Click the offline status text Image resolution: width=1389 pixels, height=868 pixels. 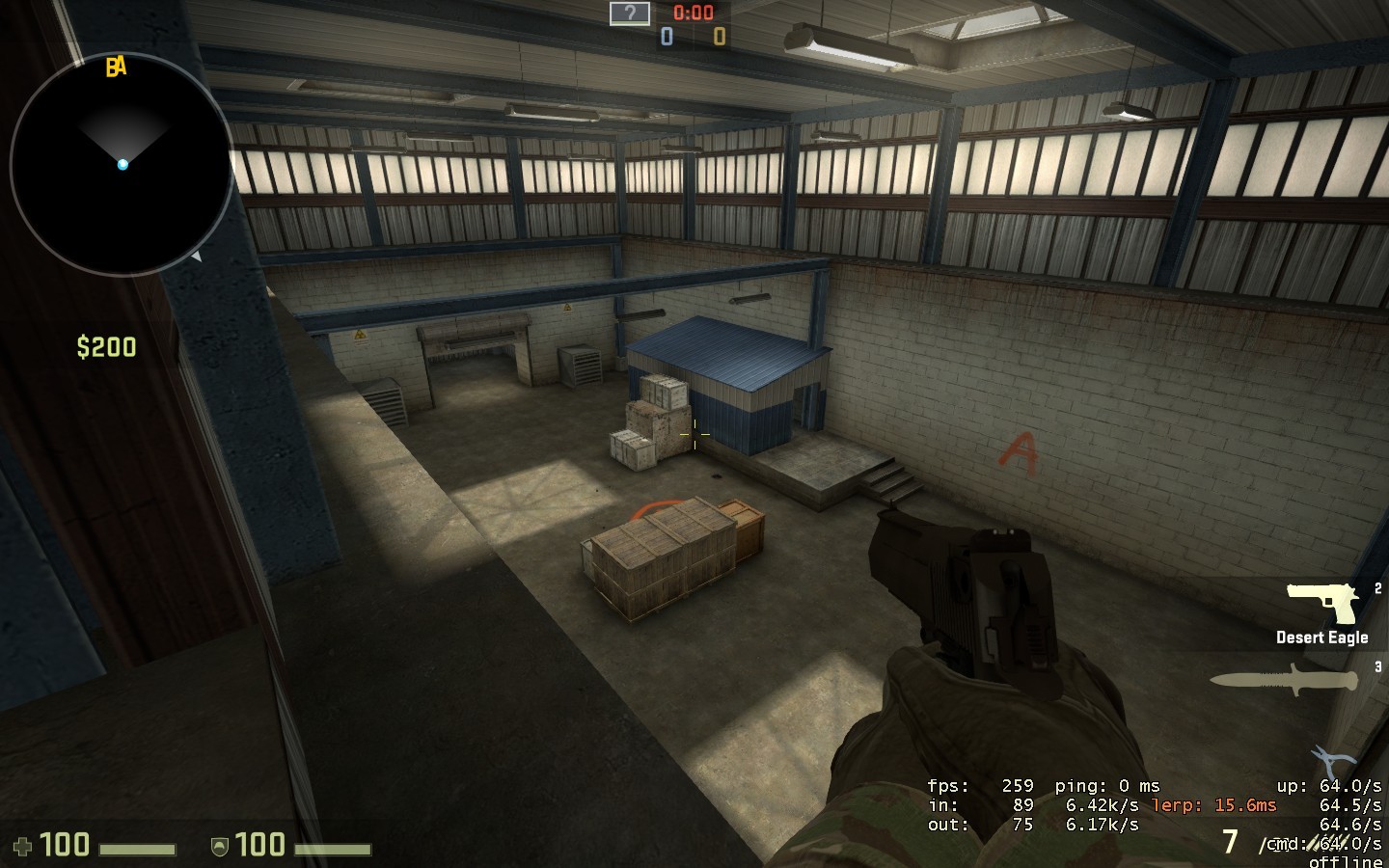click(1347, 860)
